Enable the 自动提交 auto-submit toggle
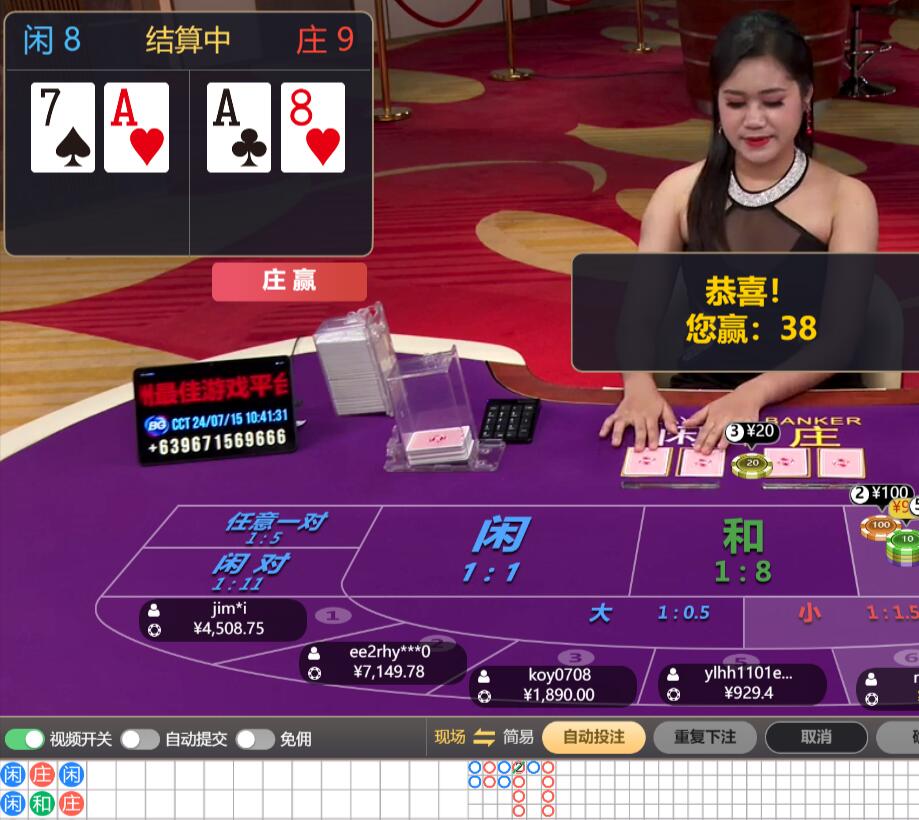This screenshot has width=919, height=820. (140, 739)
